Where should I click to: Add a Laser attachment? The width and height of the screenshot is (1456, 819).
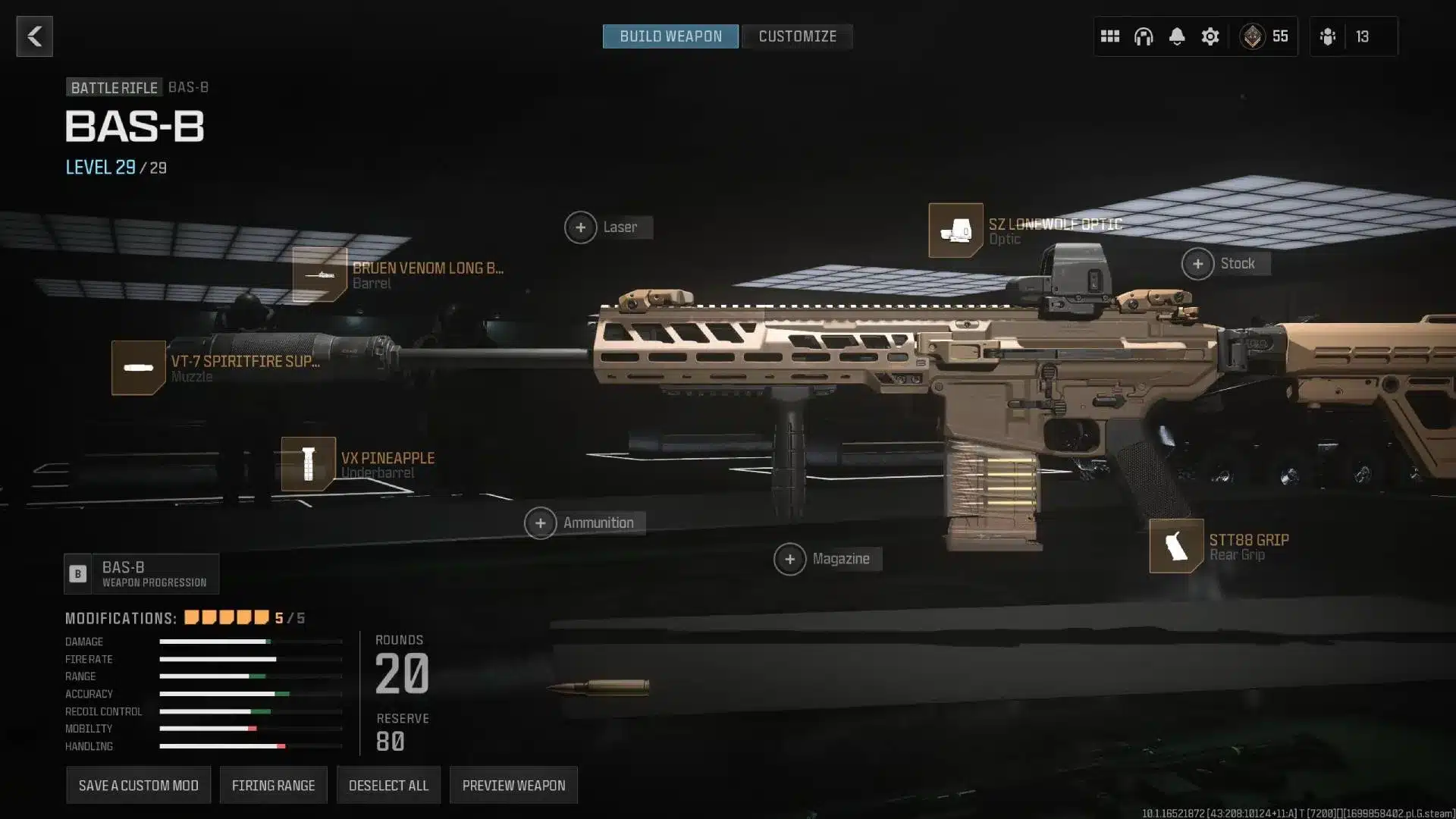click(x=582, y=227)
